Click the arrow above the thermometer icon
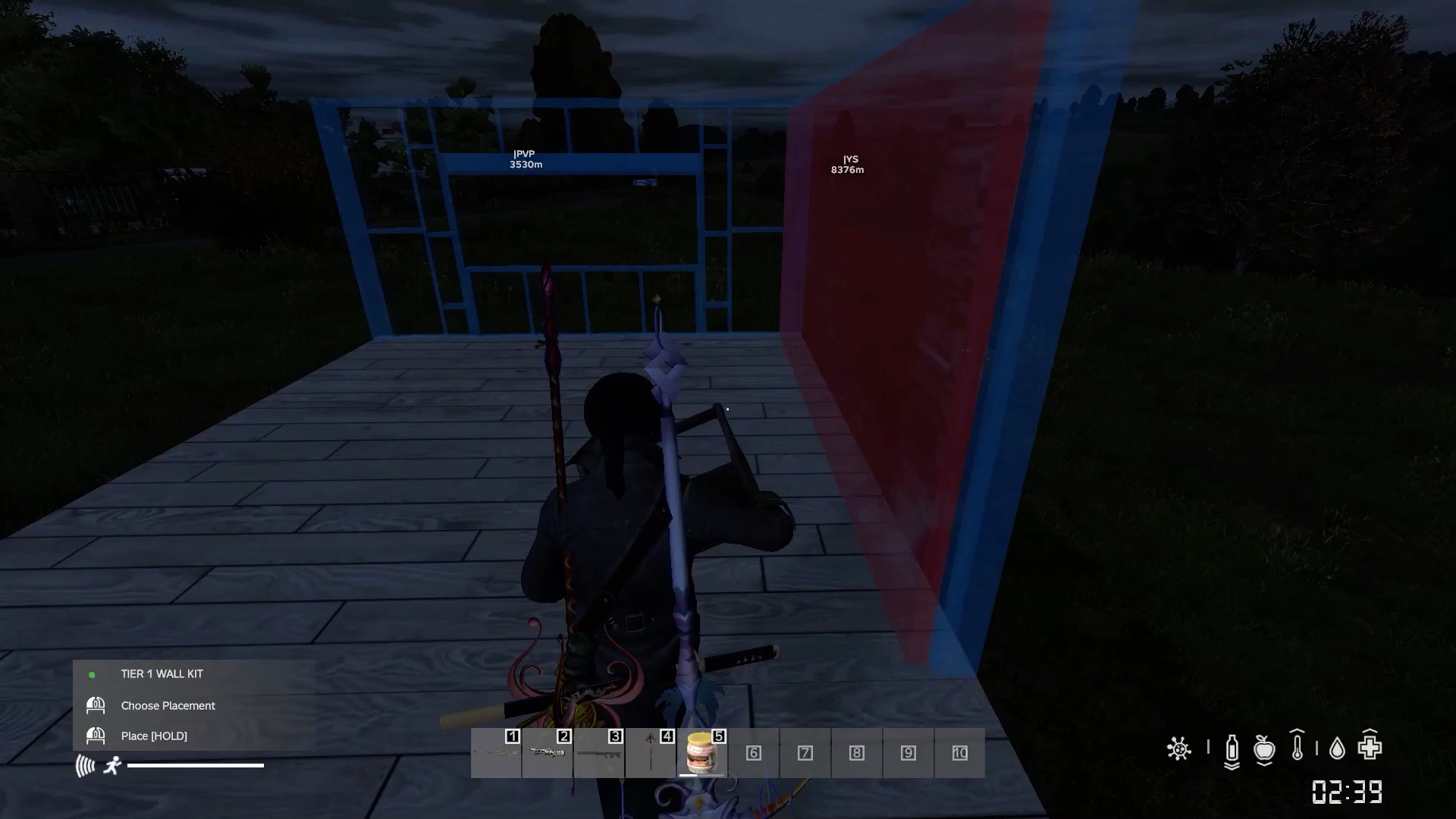The height and width of the screenshot is (819, 1456). [x=1297, y=731]
